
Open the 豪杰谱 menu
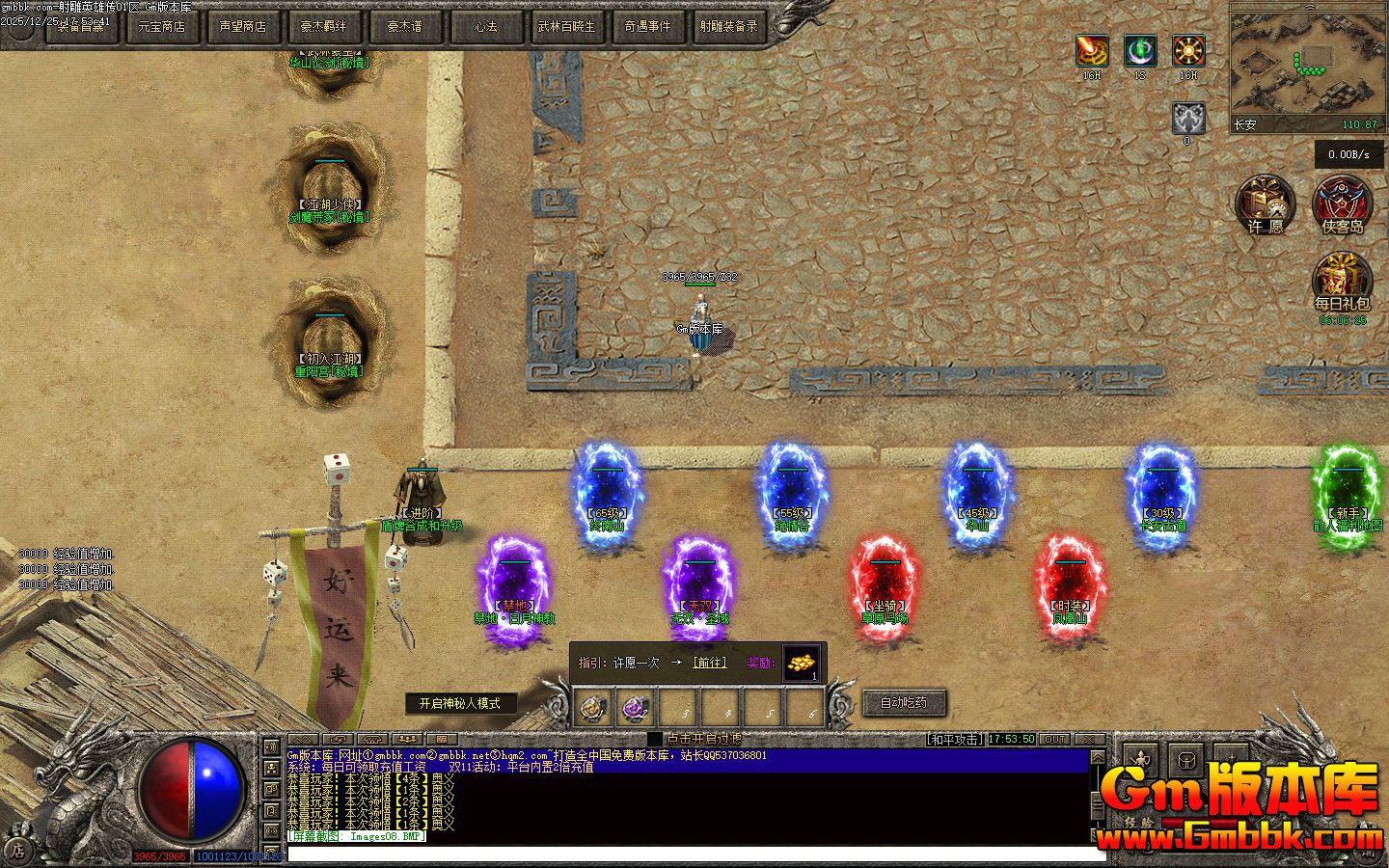405,27
